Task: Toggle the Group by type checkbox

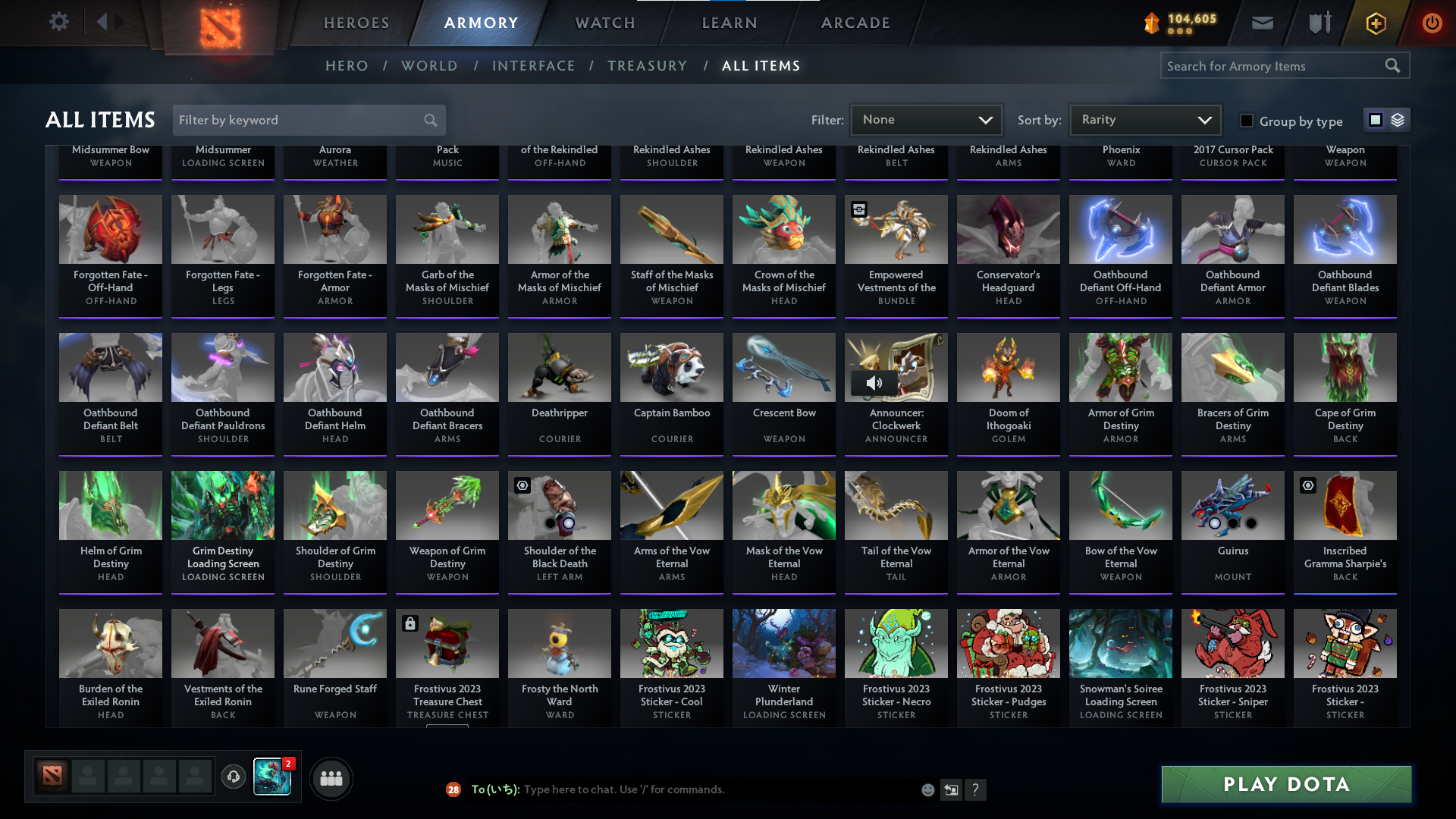Action: [1246, 120]
